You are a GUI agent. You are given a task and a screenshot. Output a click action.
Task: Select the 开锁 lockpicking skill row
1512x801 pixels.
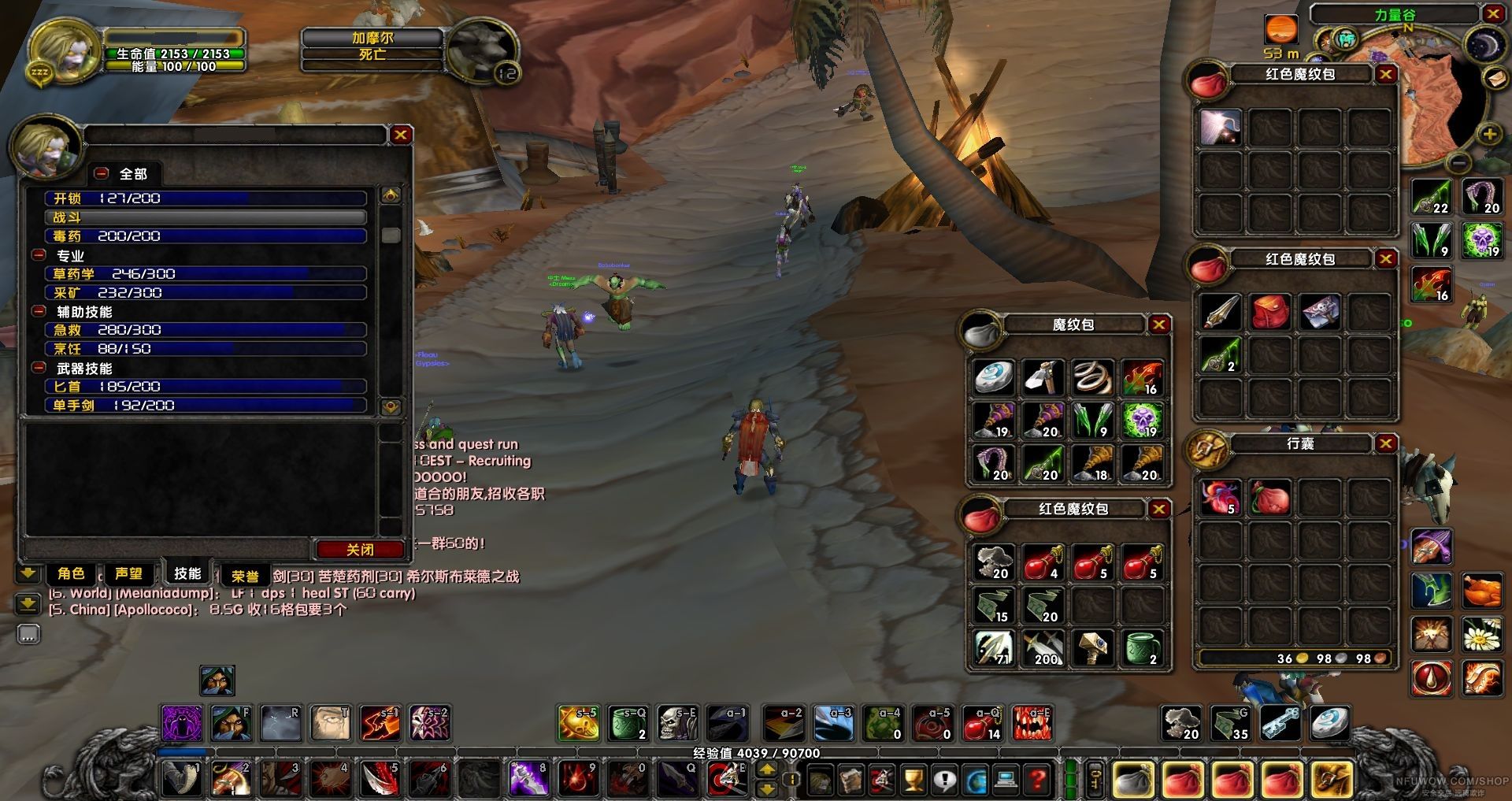pos(206,198)
